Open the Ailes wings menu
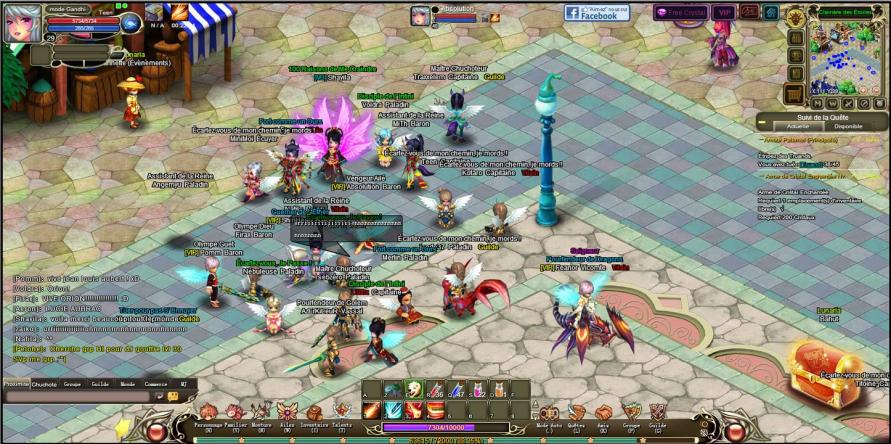Screen dimensions: 891x444 tap(288, 412)
